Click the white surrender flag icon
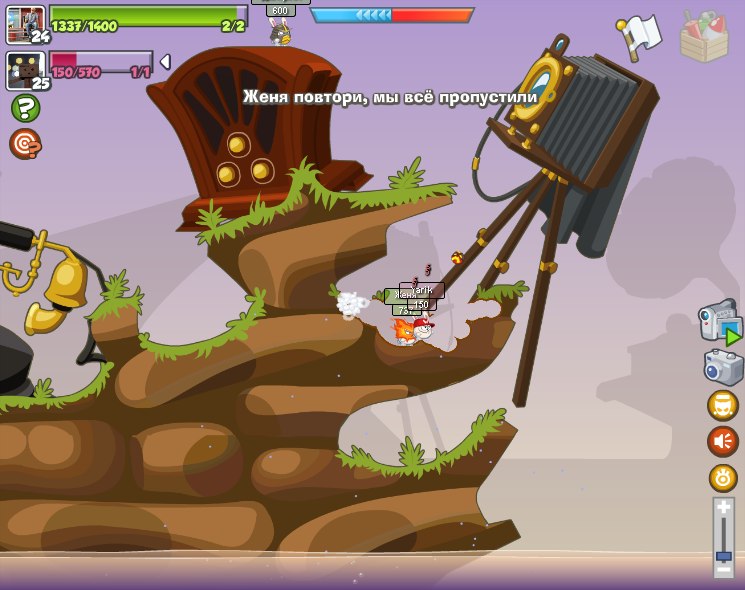The image size is (745, 590). point(640,35)
